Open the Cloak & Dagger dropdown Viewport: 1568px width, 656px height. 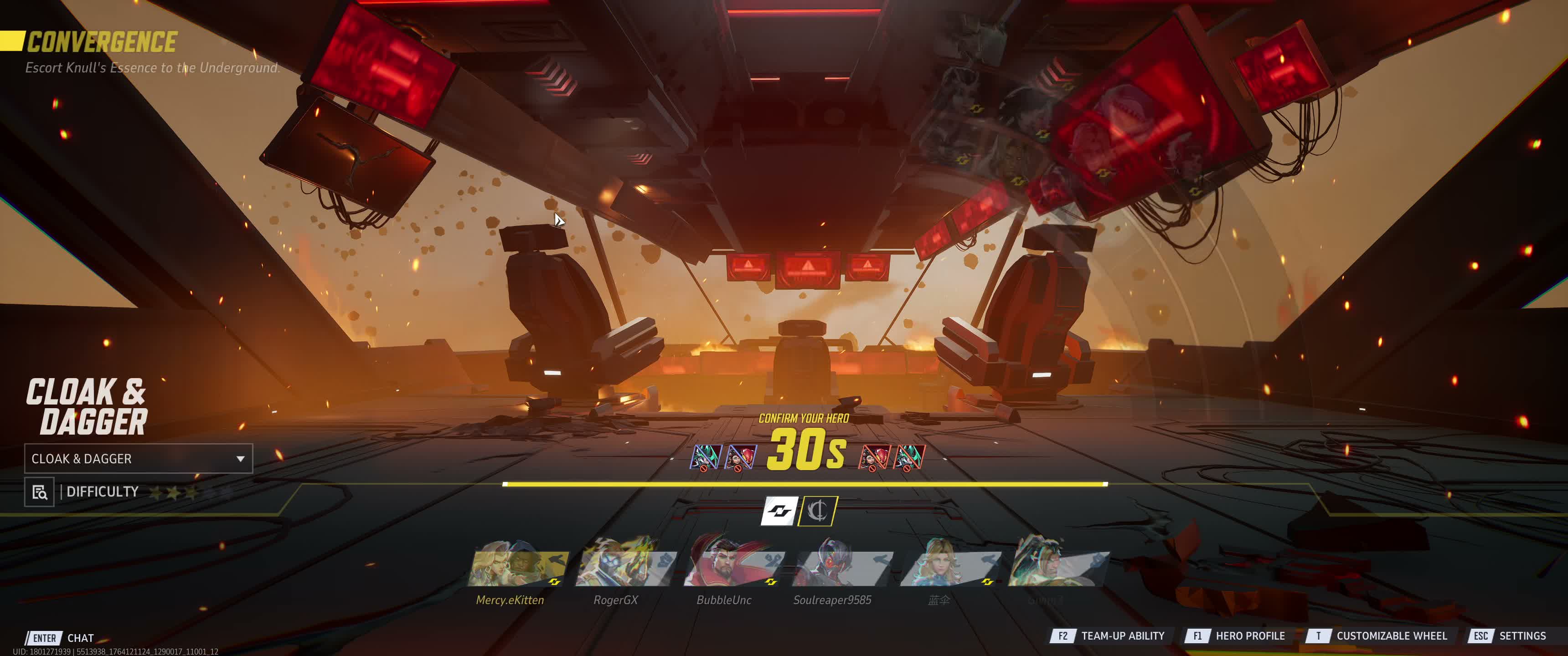138,459
